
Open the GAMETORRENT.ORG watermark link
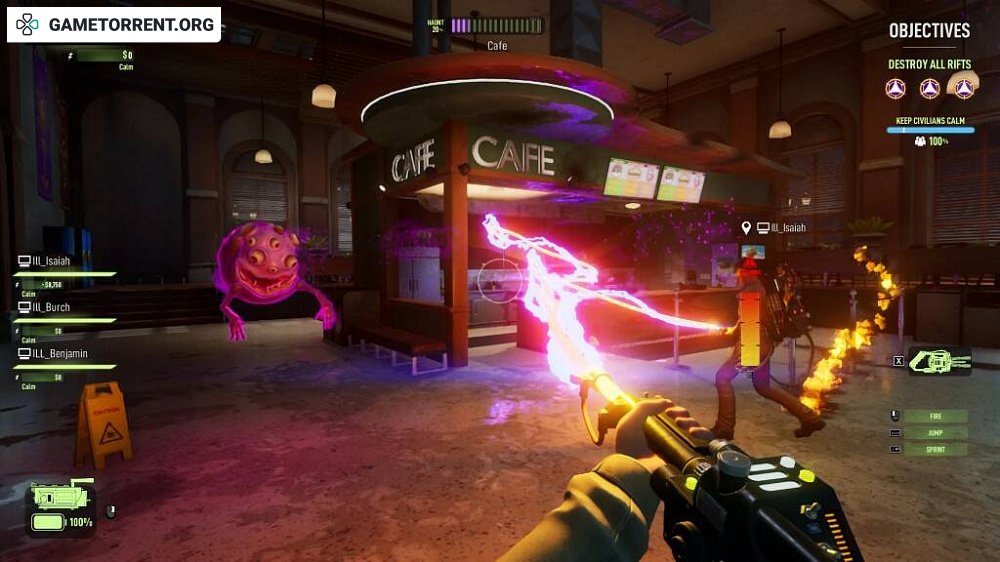point(114,24)
